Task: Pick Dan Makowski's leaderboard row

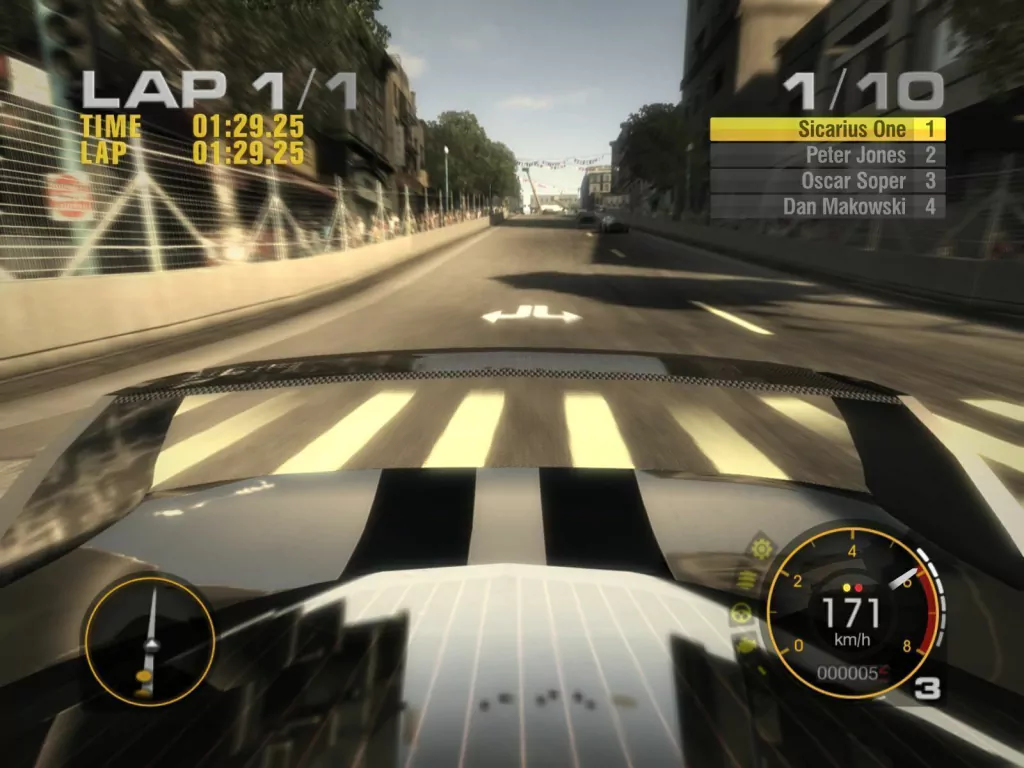Action: (x=827, y=207)
